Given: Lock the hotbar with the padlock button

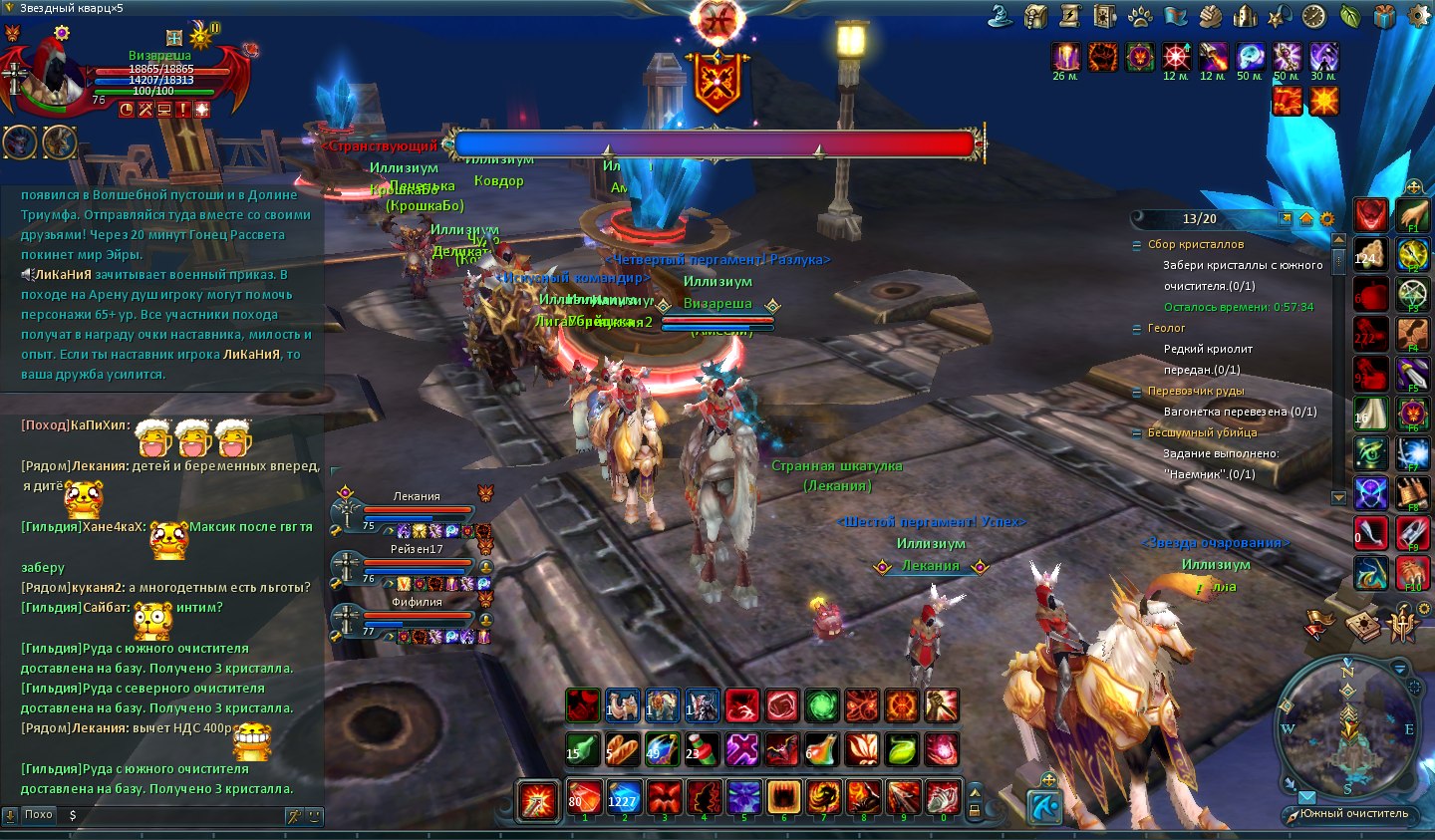Looking at the screenshot, I should 975,811.
